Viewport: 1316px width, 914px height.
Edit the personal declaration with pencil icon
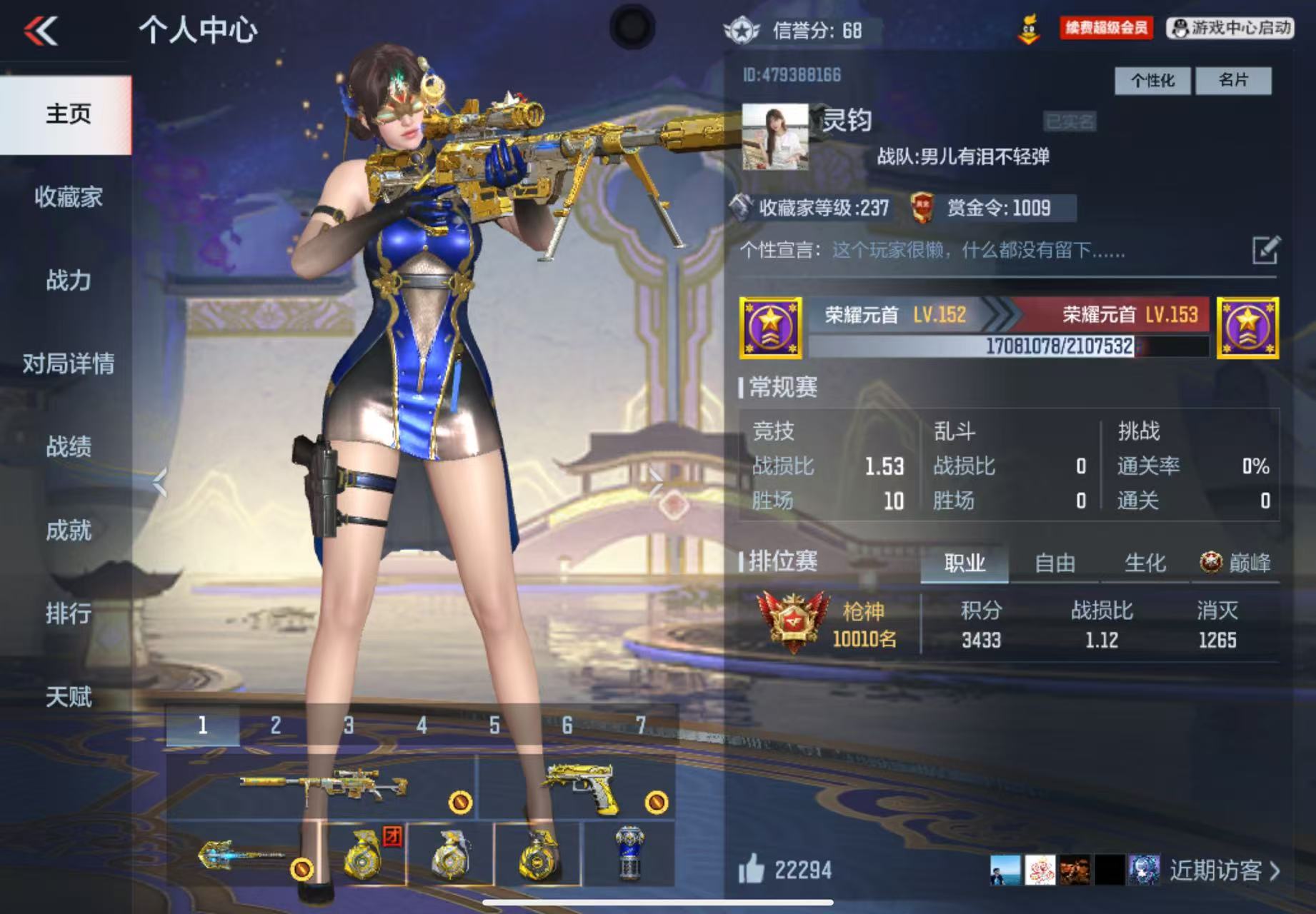coord(1265,251)
